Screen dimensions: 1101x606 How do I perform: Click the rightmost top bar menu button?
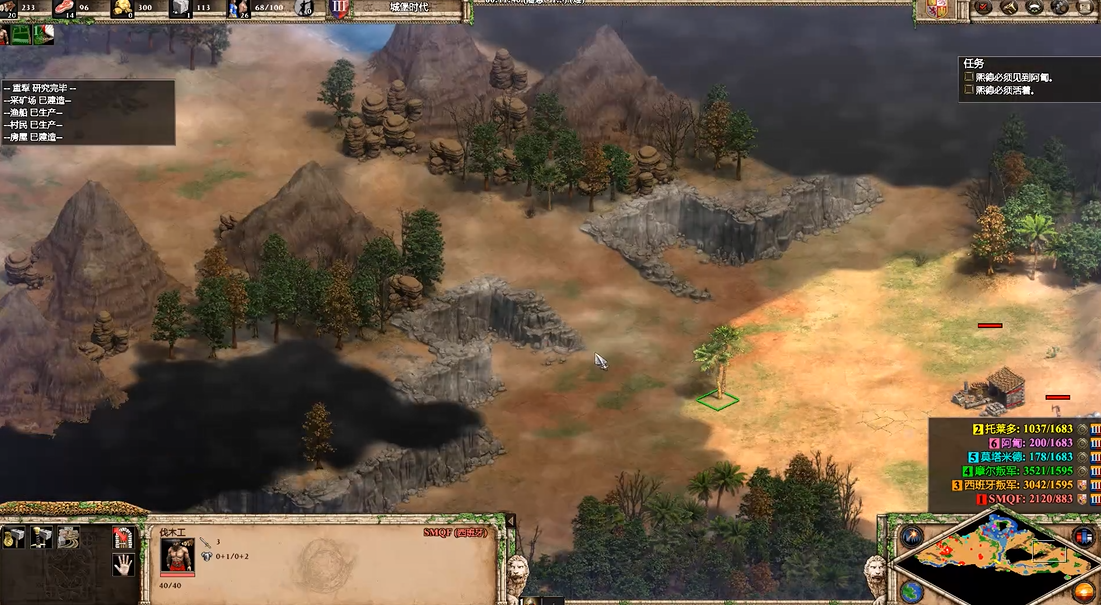click(1086, 9)
